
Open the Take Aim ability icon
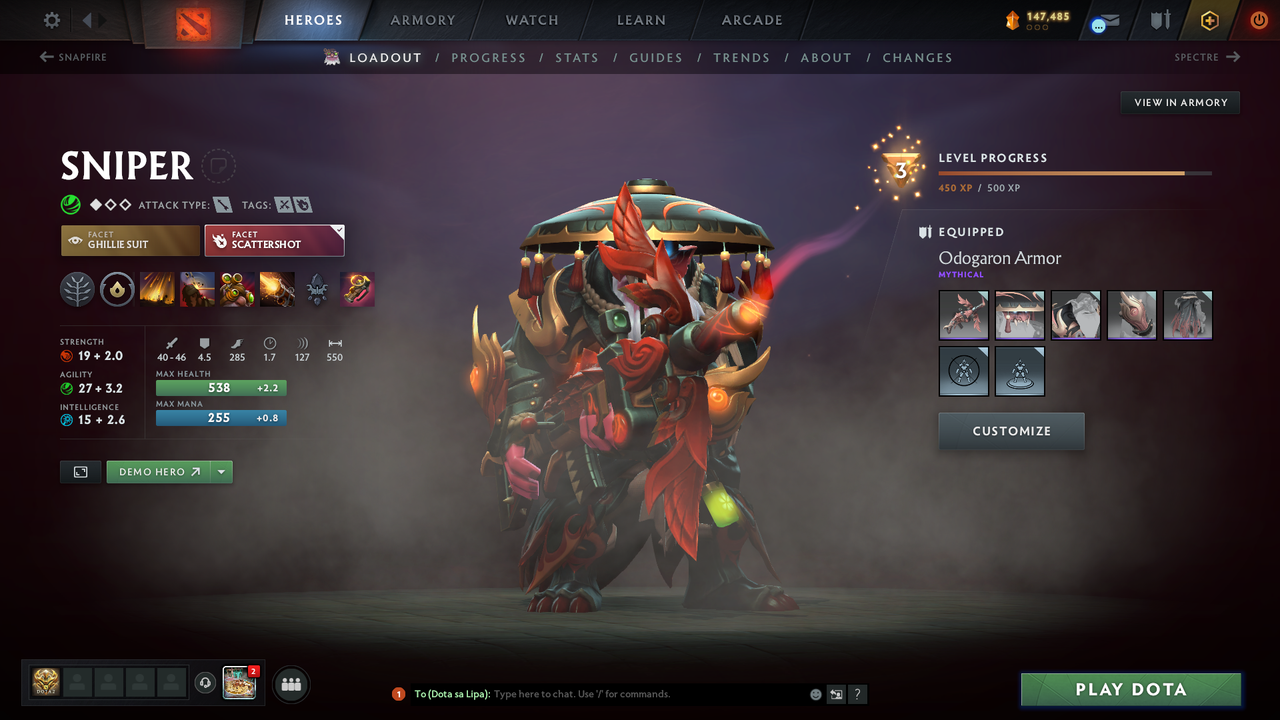[237, 289]
